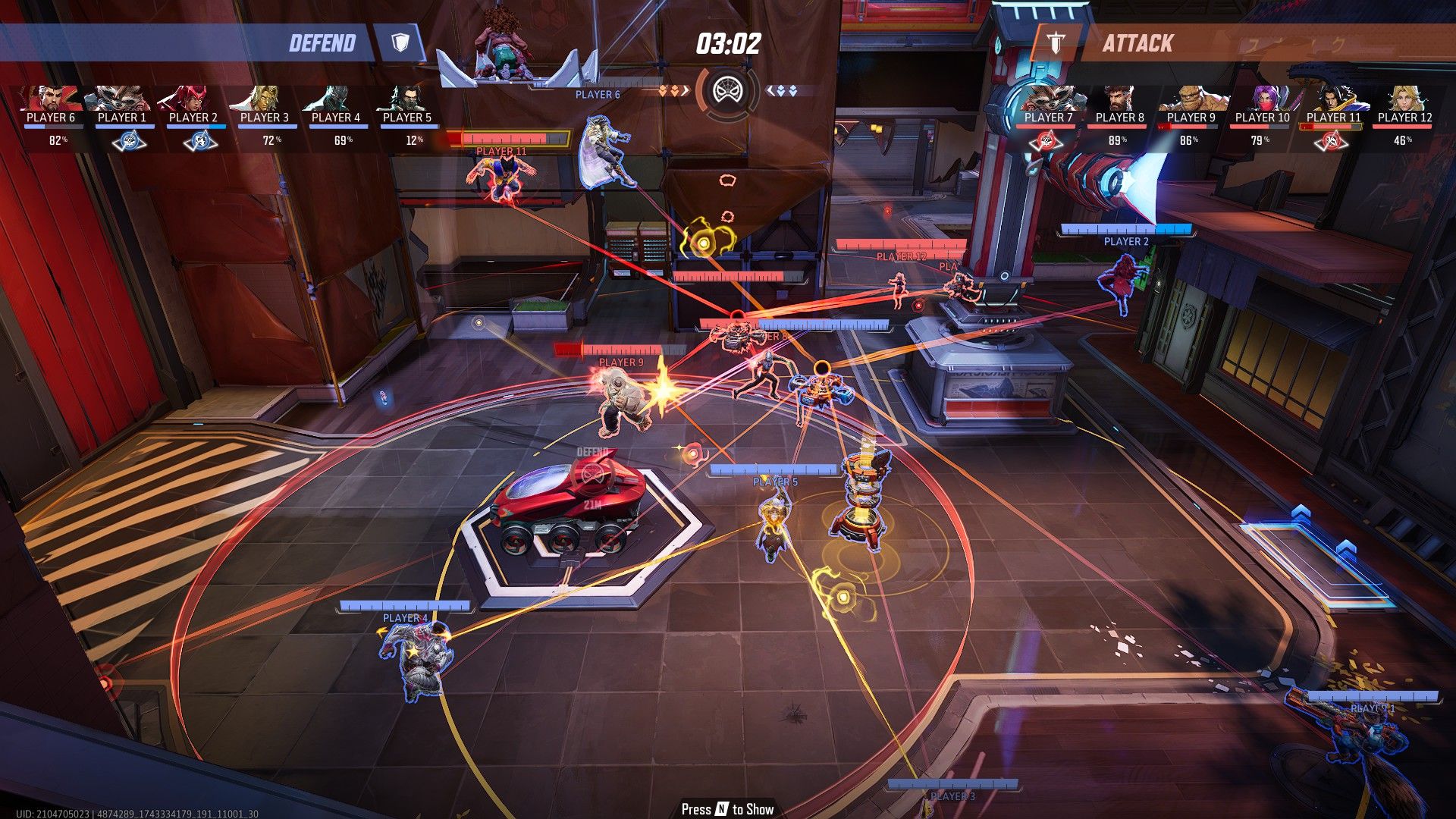Click the Defend team shield emblem
Screen dimensions: 1456x819
click(401, 42)
